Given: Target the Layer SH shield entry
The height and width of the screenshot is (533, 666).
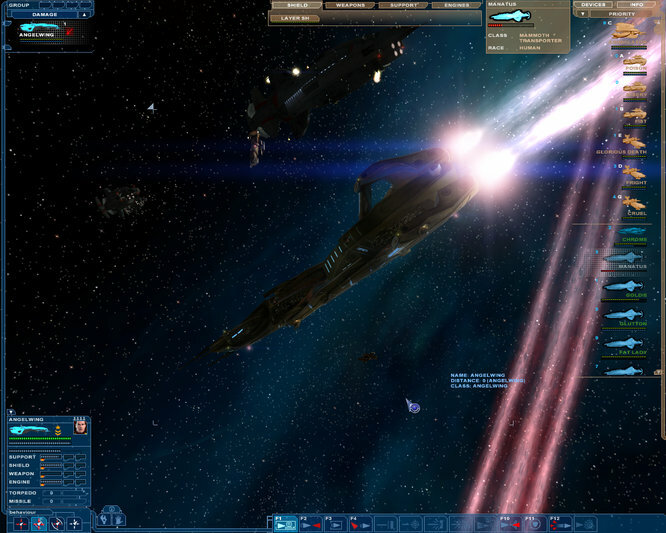Looking at the screenshot, I should (296, 18).
